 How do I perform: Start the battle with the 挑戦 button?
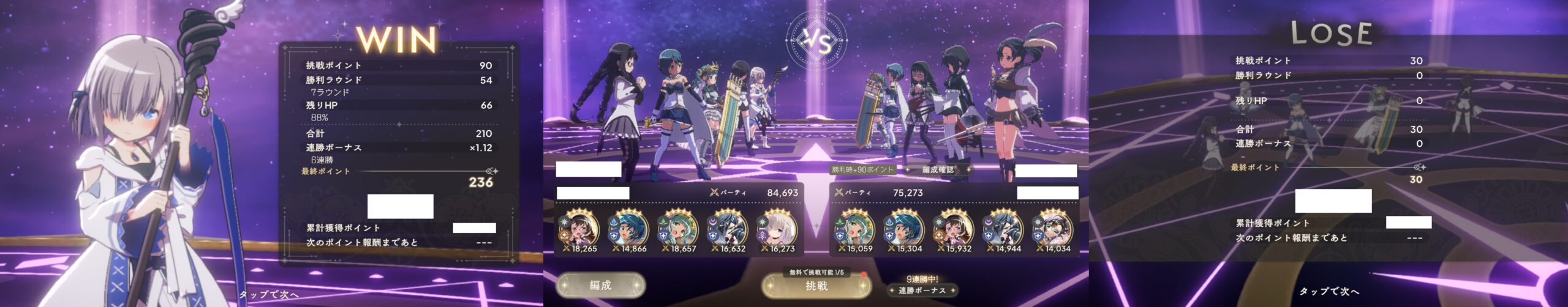(816, 286)
